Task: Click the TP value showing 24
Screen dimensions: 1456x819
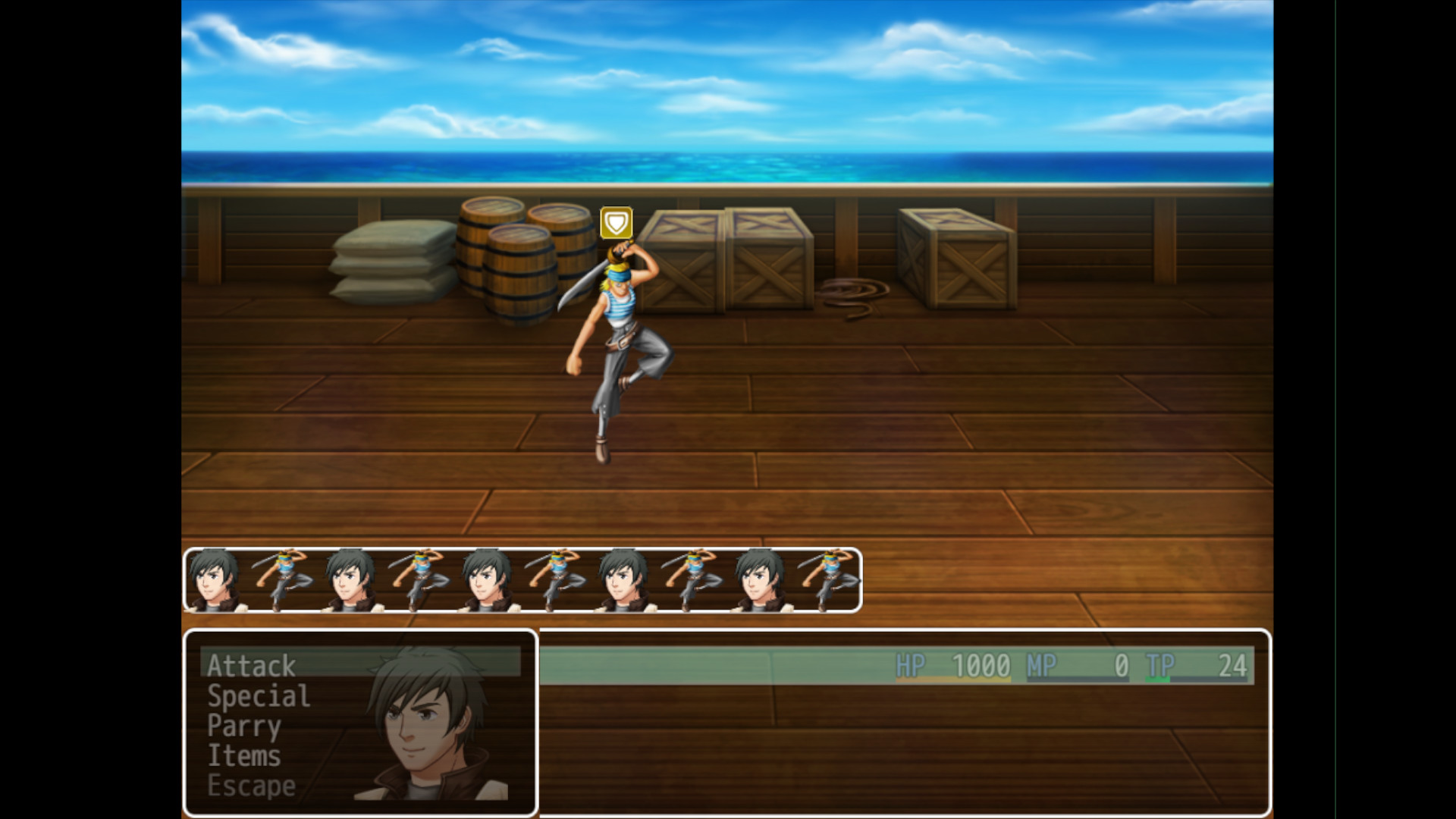Action: (x=1234, y=666)
